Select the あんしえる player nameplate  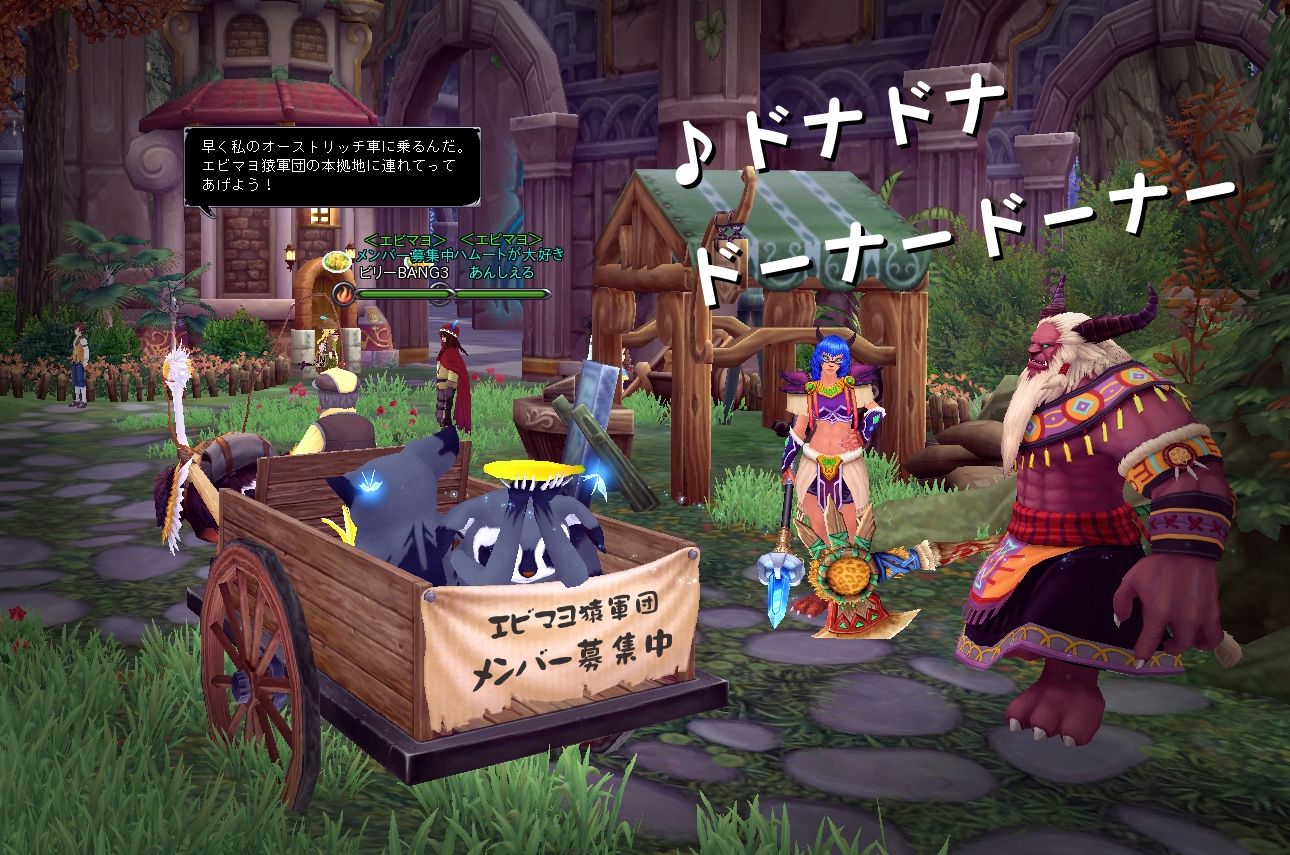pos(501,272)
